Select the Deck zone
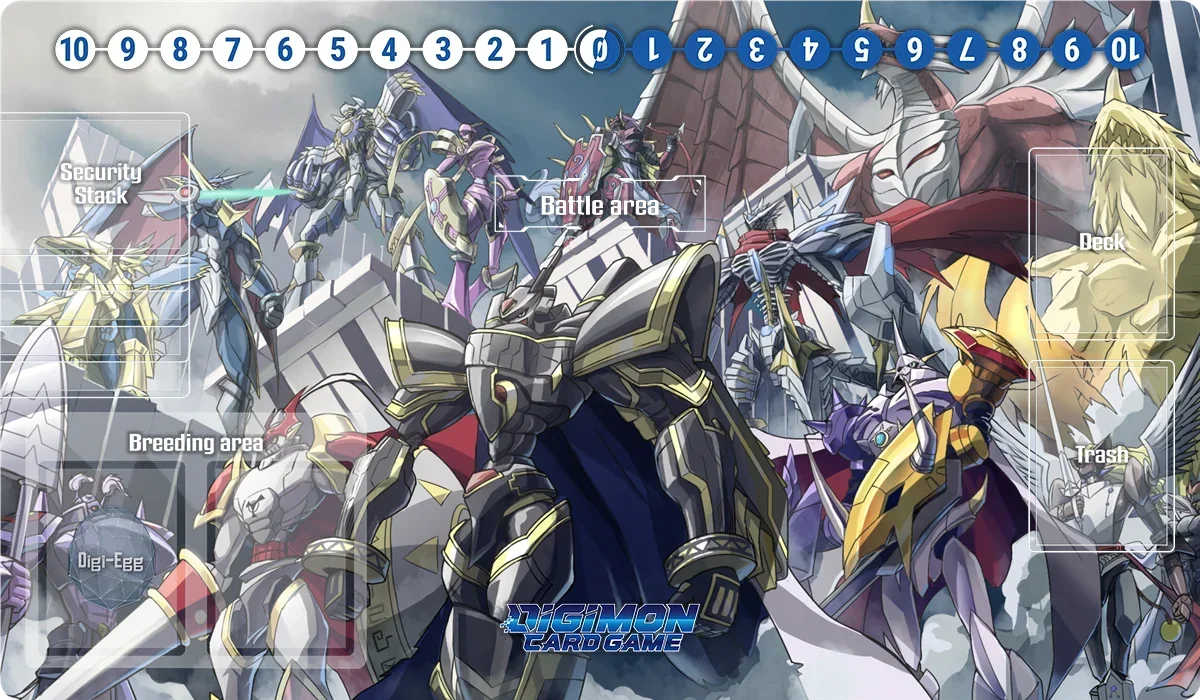 (x=1101, y=243)
